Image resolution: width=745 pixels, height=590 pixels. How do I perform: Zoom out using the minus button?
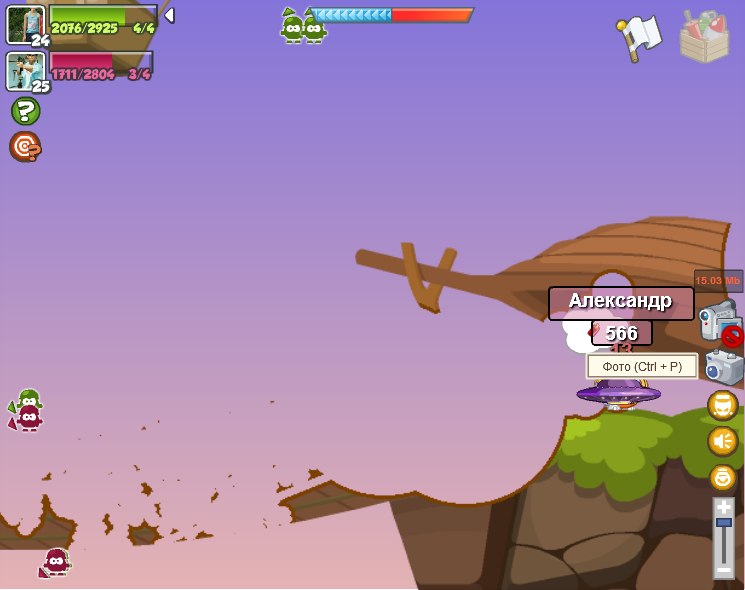pos(724,569)
